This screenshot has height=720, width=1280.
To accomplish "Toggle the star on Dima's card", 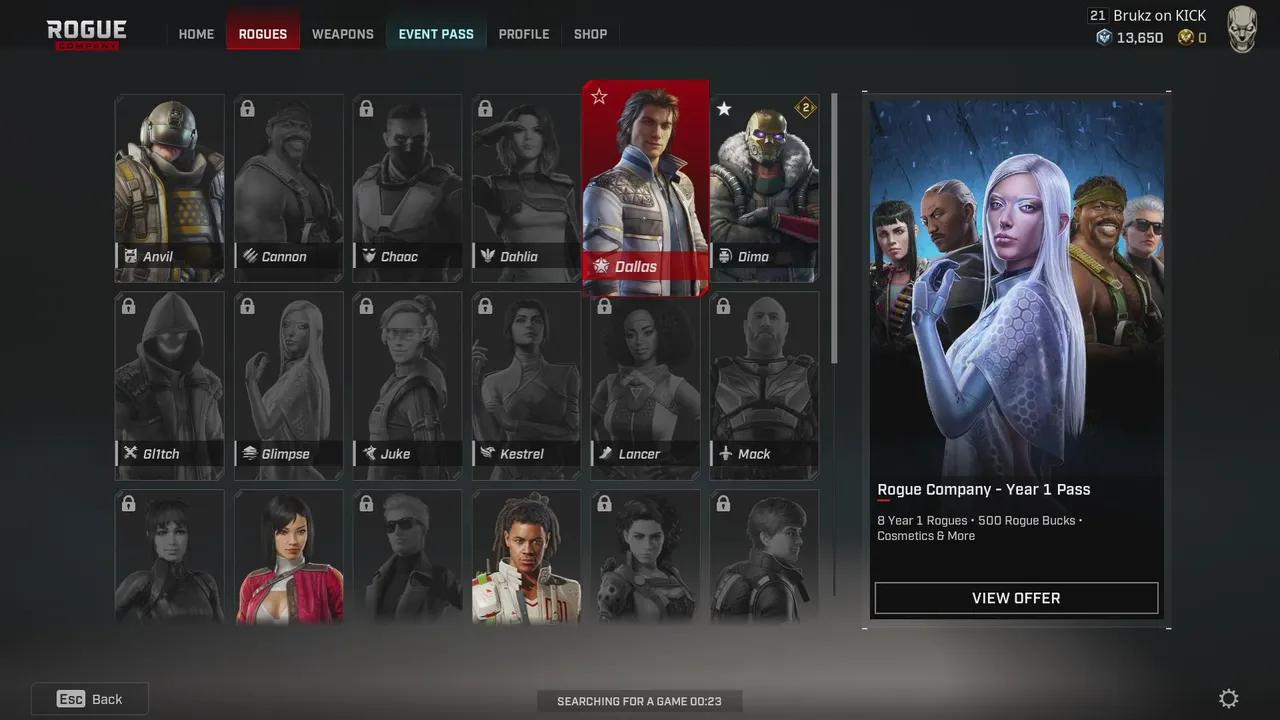I will (724, 109).
